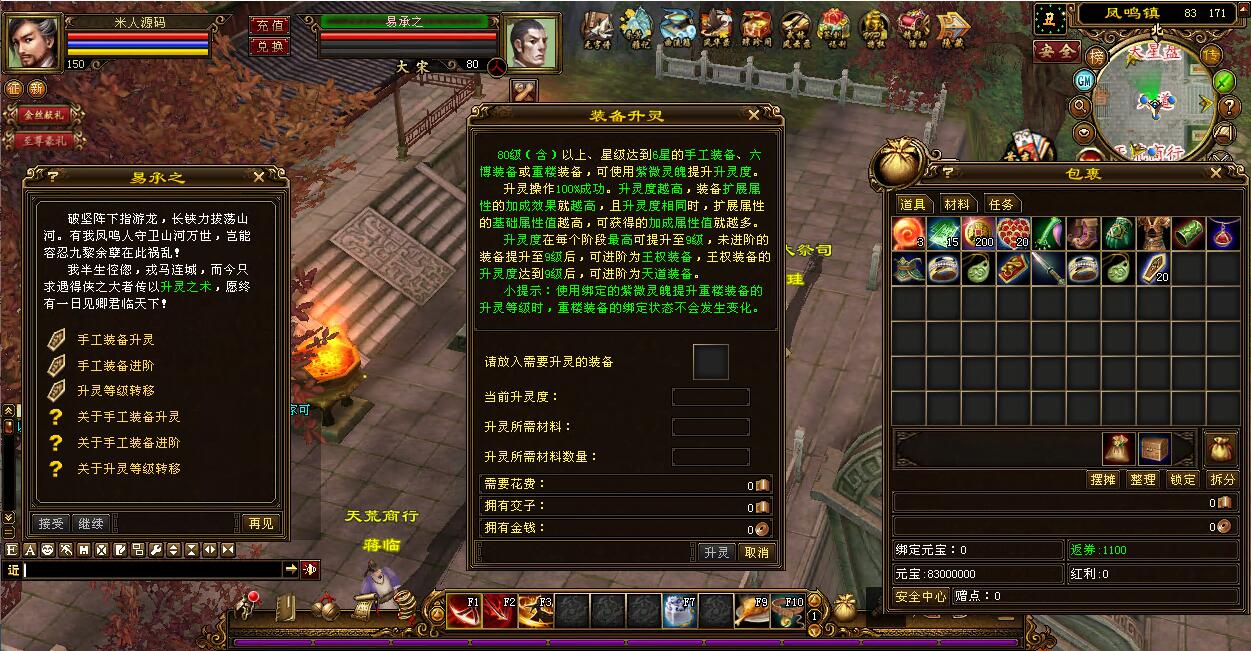Click the 再见 goodbye button
The width and height of the screenshot is (1251, 651).
click(259, 523)
